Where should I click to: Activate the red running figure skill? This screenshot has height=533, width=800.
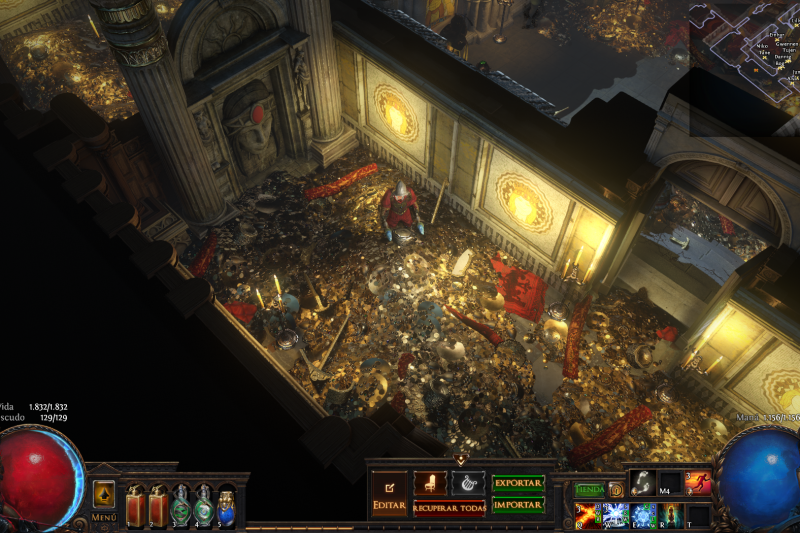click(699, 484)
